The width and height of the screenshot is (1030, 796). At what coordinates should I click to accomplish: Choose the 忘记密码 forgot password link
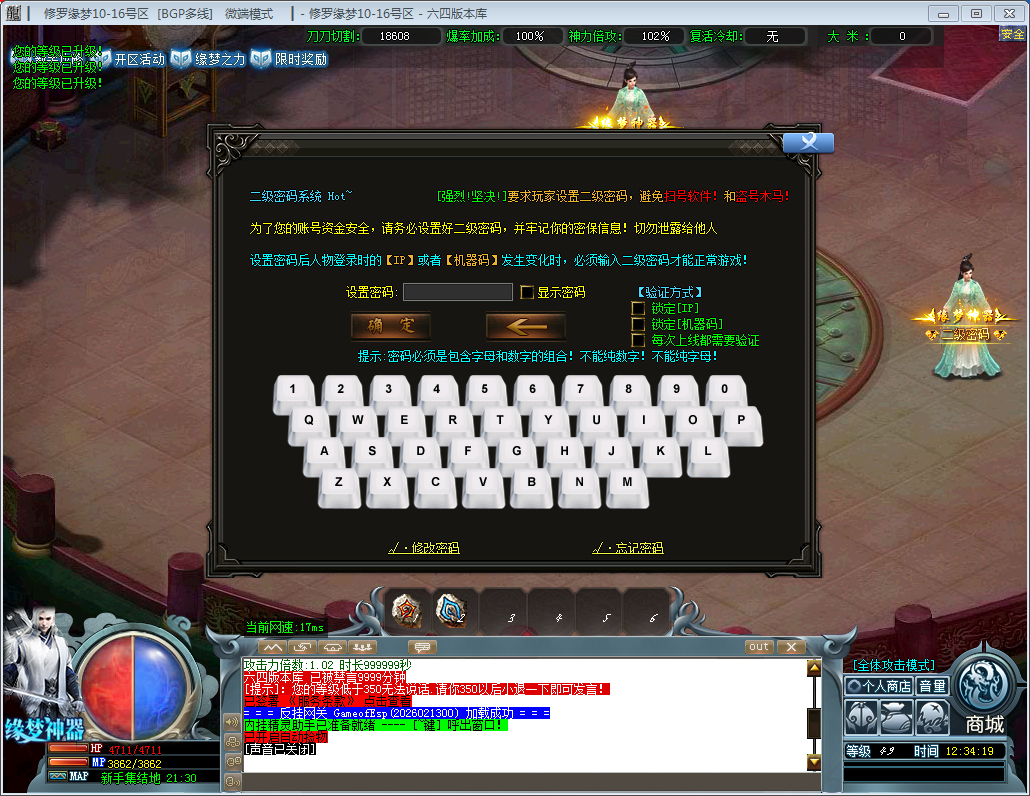(x=628, y=548)
